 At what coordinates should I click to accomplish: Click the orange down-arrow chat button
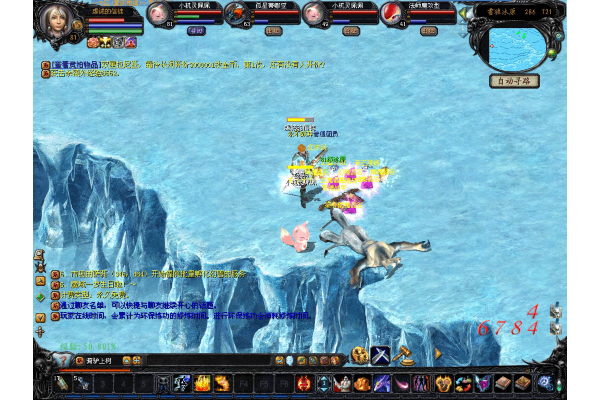pyautogui.click(x=40, y=318)
